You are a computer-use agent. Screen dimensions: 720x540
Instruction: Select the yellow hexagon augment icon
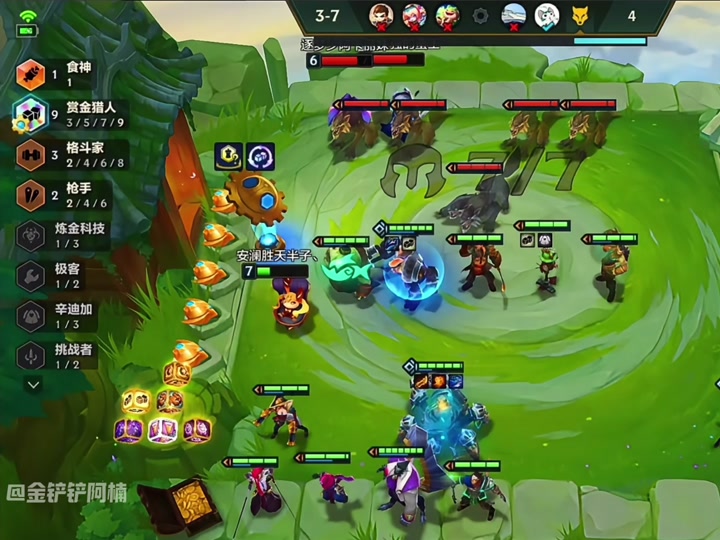pos(229,155)
